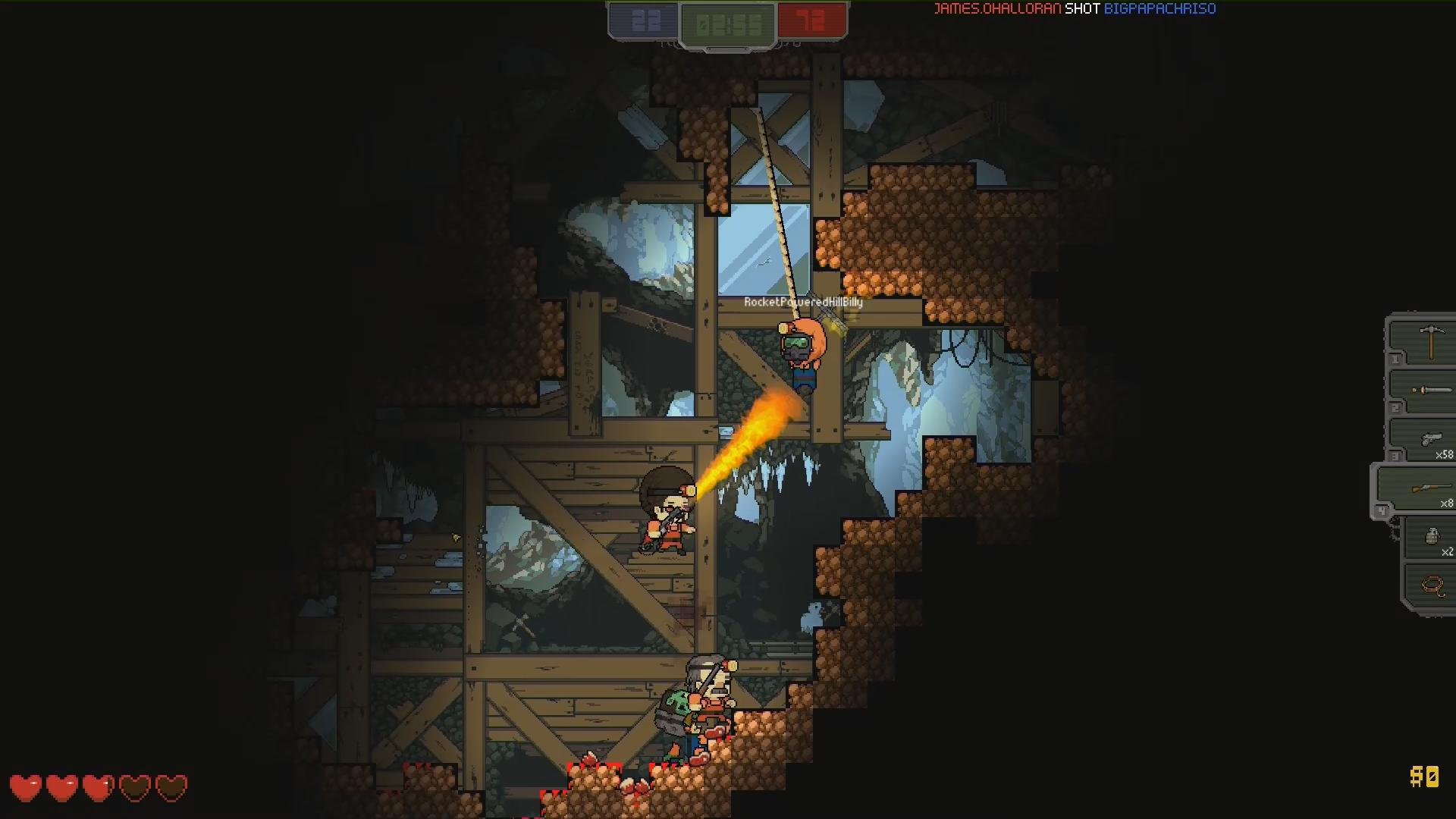This screenshot has height=819, width=1456.
Task: Click the first full heart in the health bar
Action: click(x=27, y=788)
